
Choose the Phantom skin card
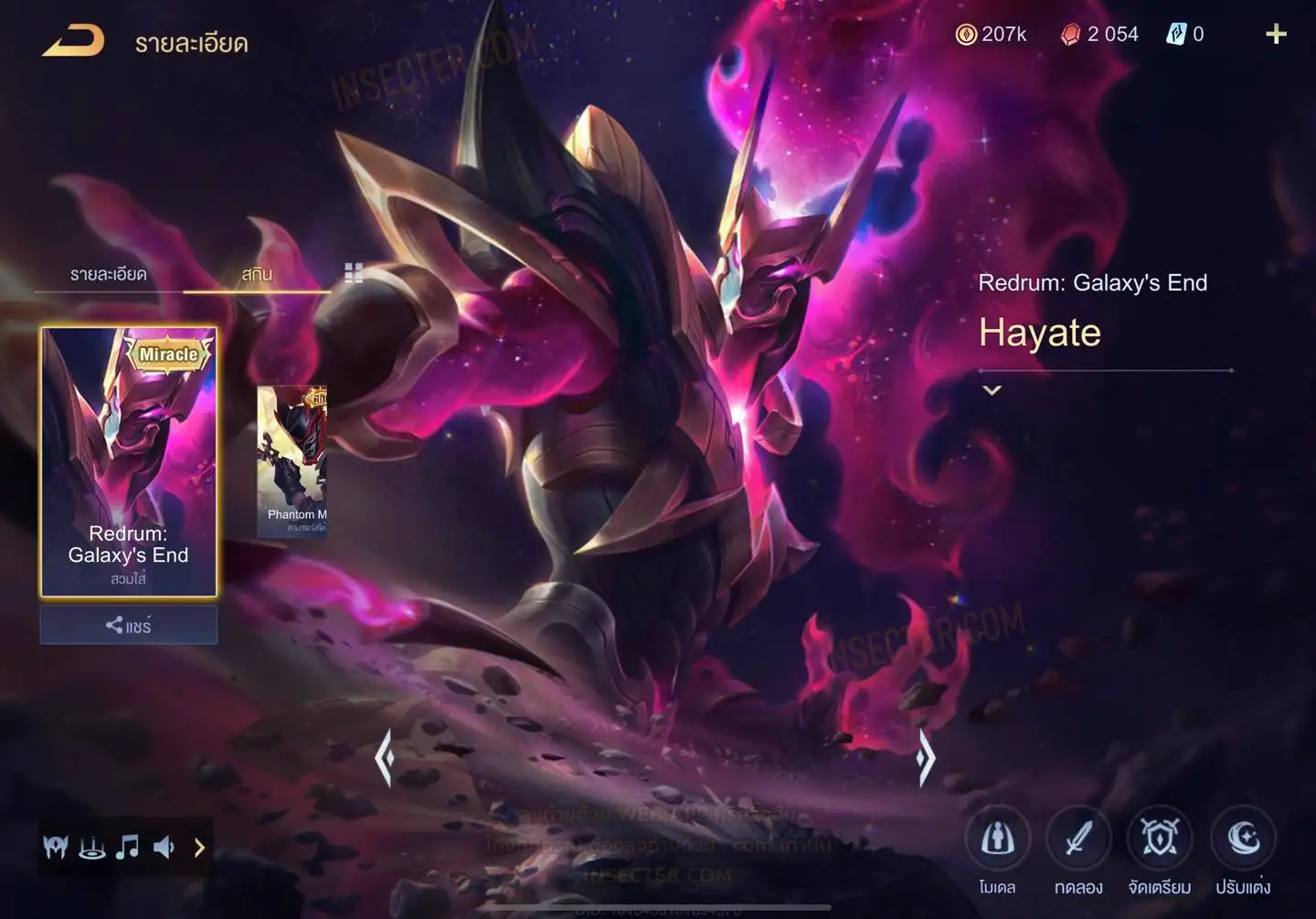click(x=292, y=459)
